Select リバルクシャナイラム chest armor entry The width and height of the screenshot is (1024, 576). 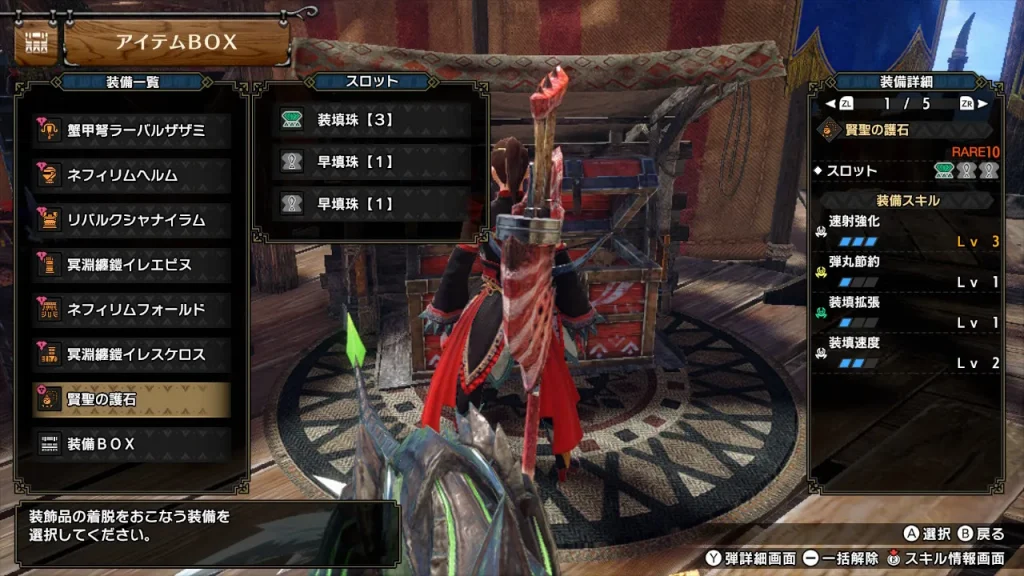131,220
